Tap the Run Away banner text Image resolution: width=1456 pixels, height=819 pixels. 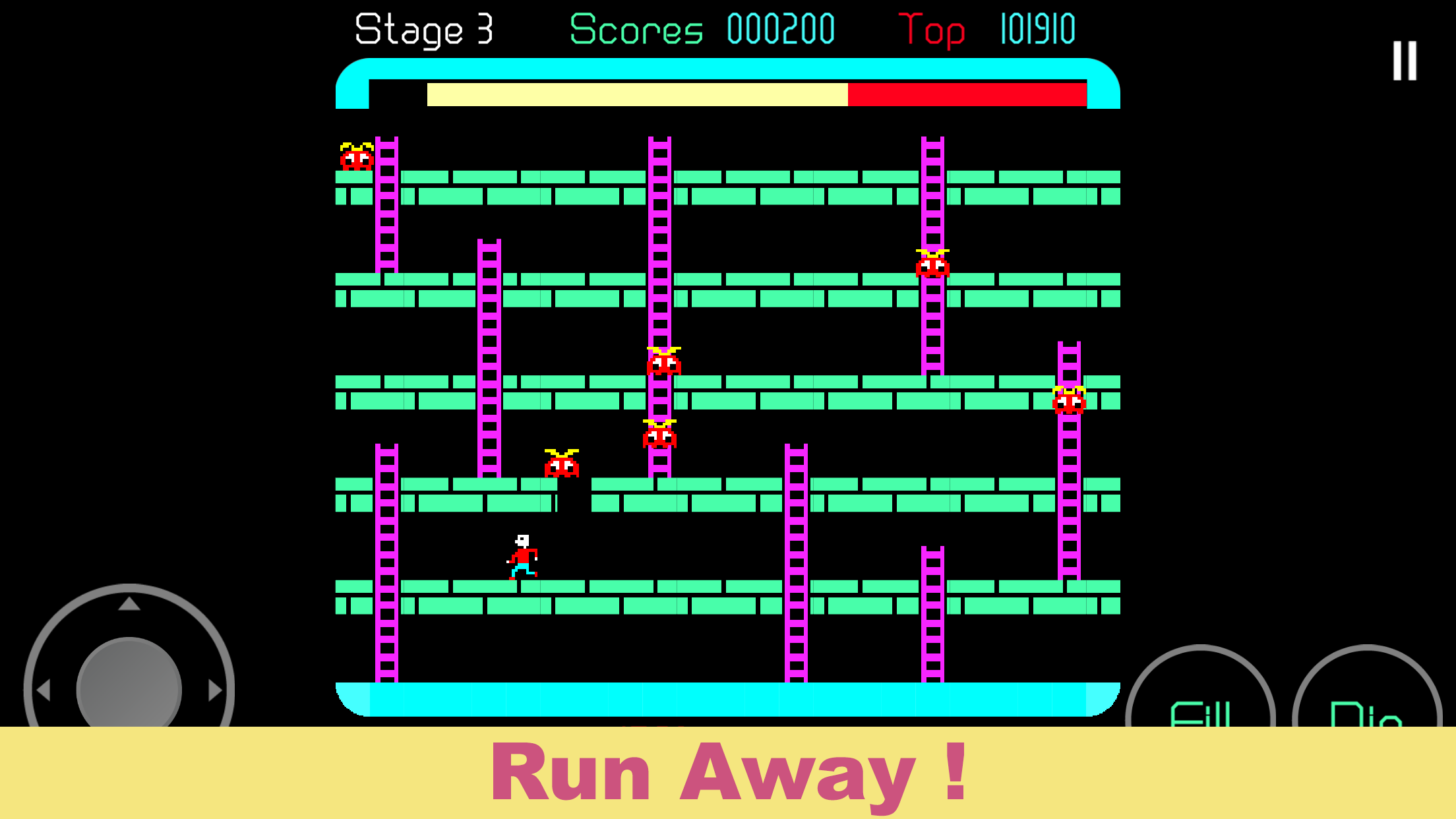728,773
